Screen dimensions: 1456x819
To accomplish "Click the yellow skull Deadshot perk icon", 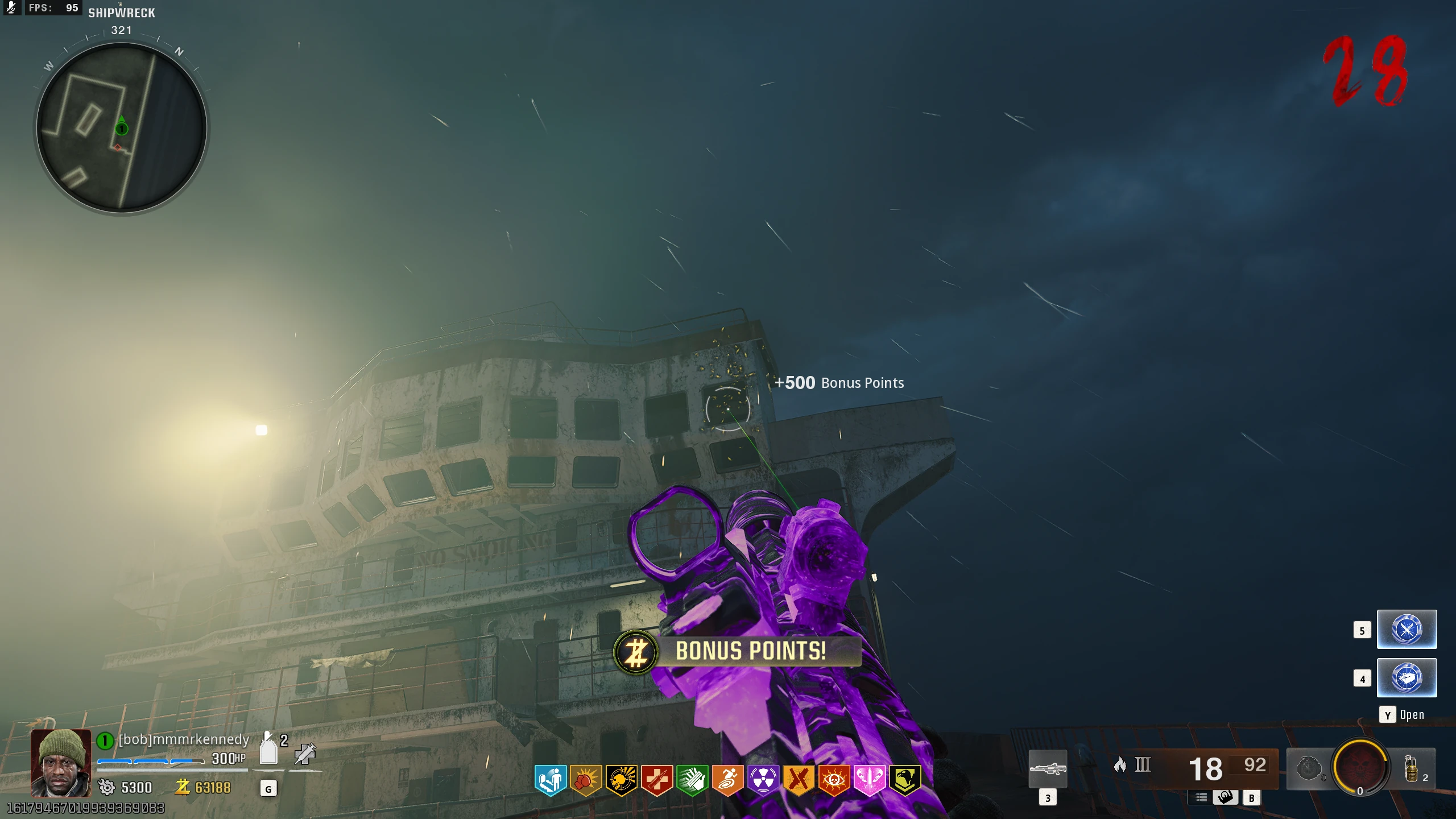I will click(621, 779).
